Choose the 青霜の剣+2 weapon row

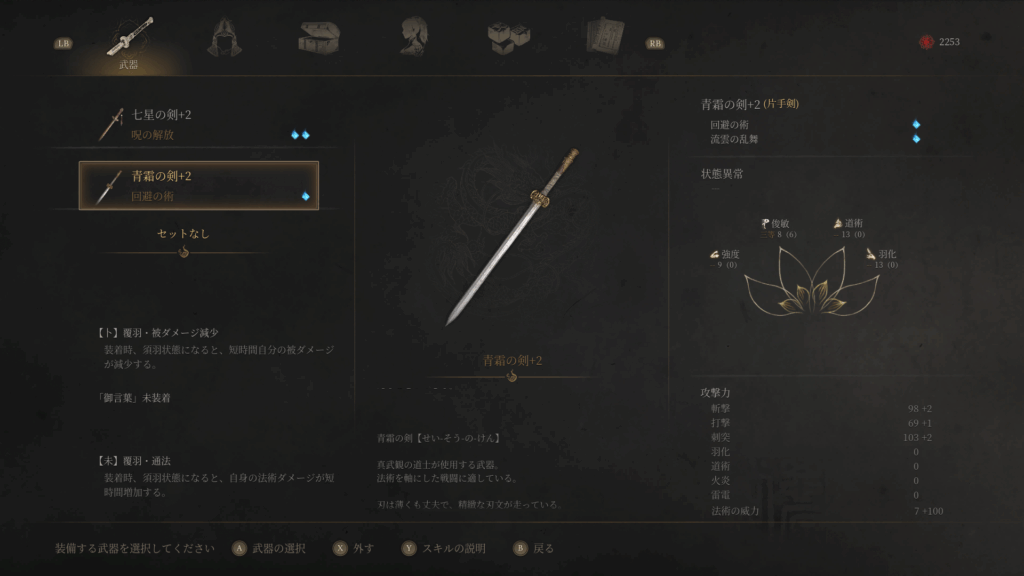(198, 185)
